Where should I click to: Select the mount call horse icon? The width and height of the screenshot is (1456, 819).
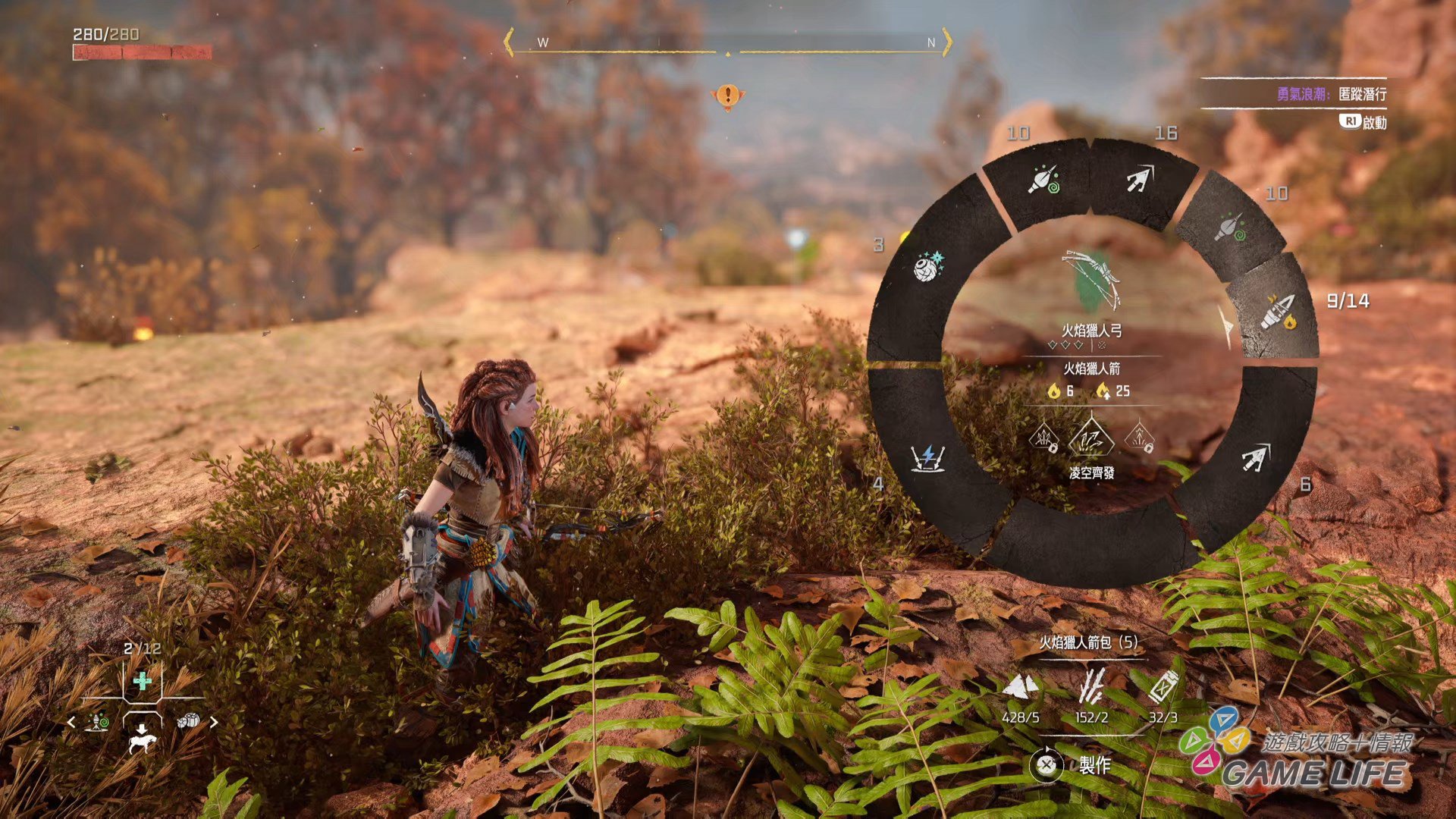[142, 737]
